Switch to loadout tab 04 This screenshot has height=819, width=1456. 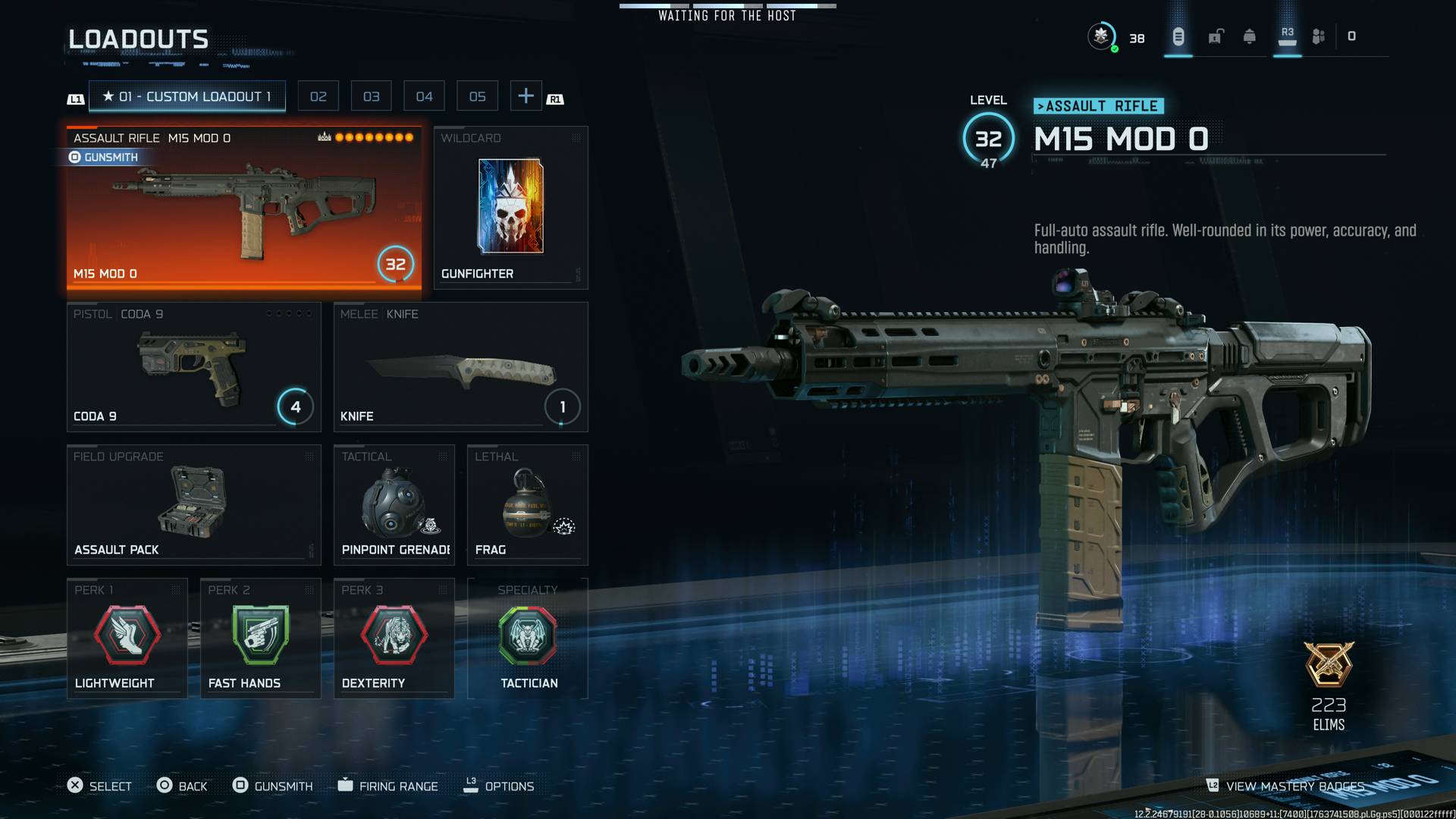tap(424, 96)
